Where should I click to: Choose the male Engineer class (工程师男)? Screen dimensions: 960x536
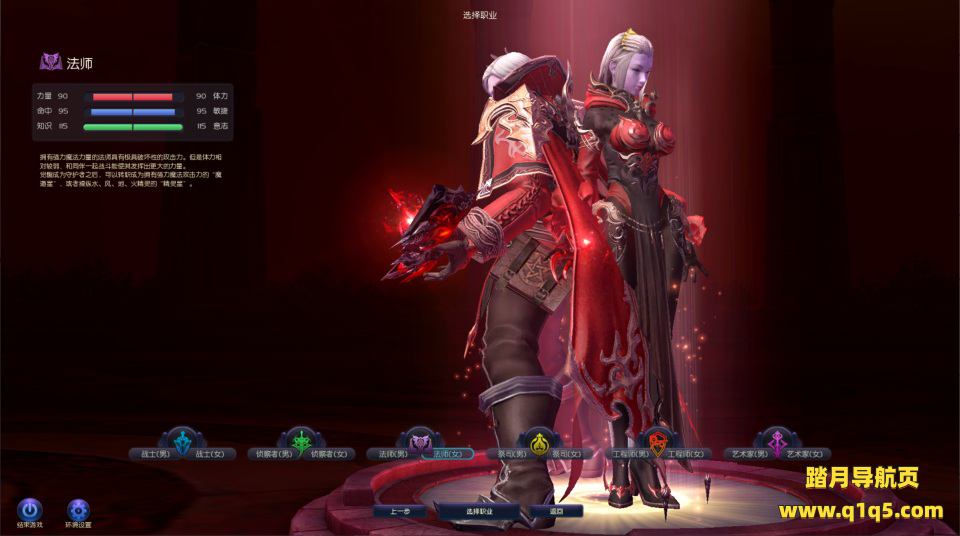point(631,454)
